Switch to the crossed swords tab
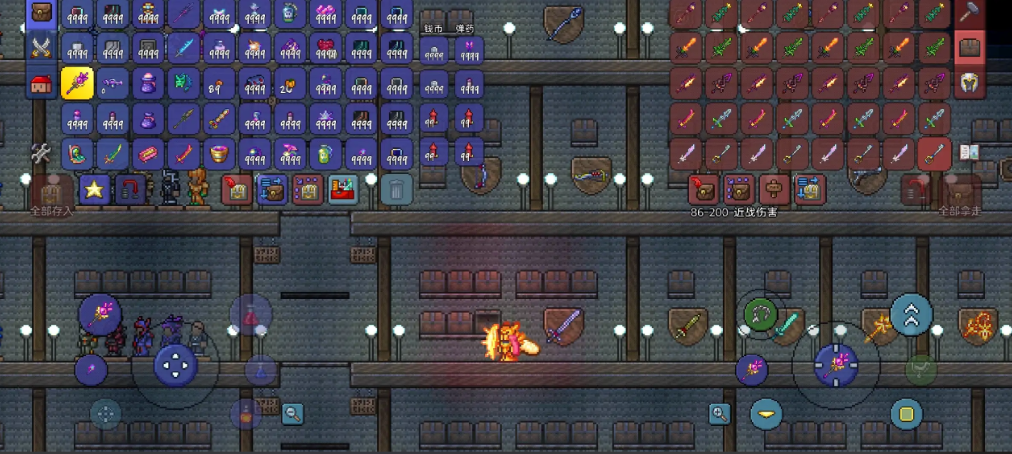This screenshot has height=454, width=1012. tap(41, 46)
